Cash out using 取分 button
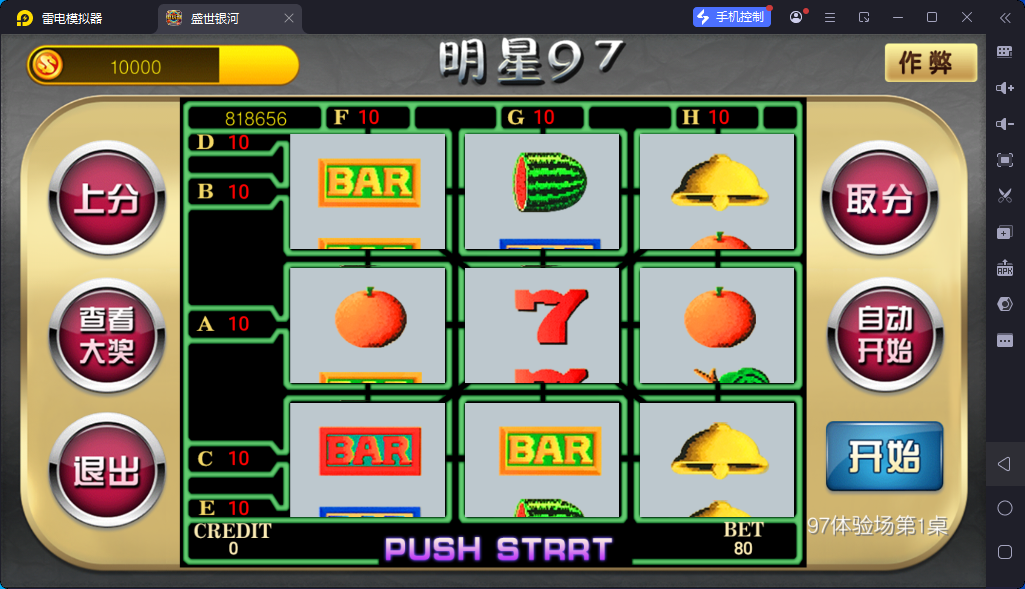 (880, 200)
